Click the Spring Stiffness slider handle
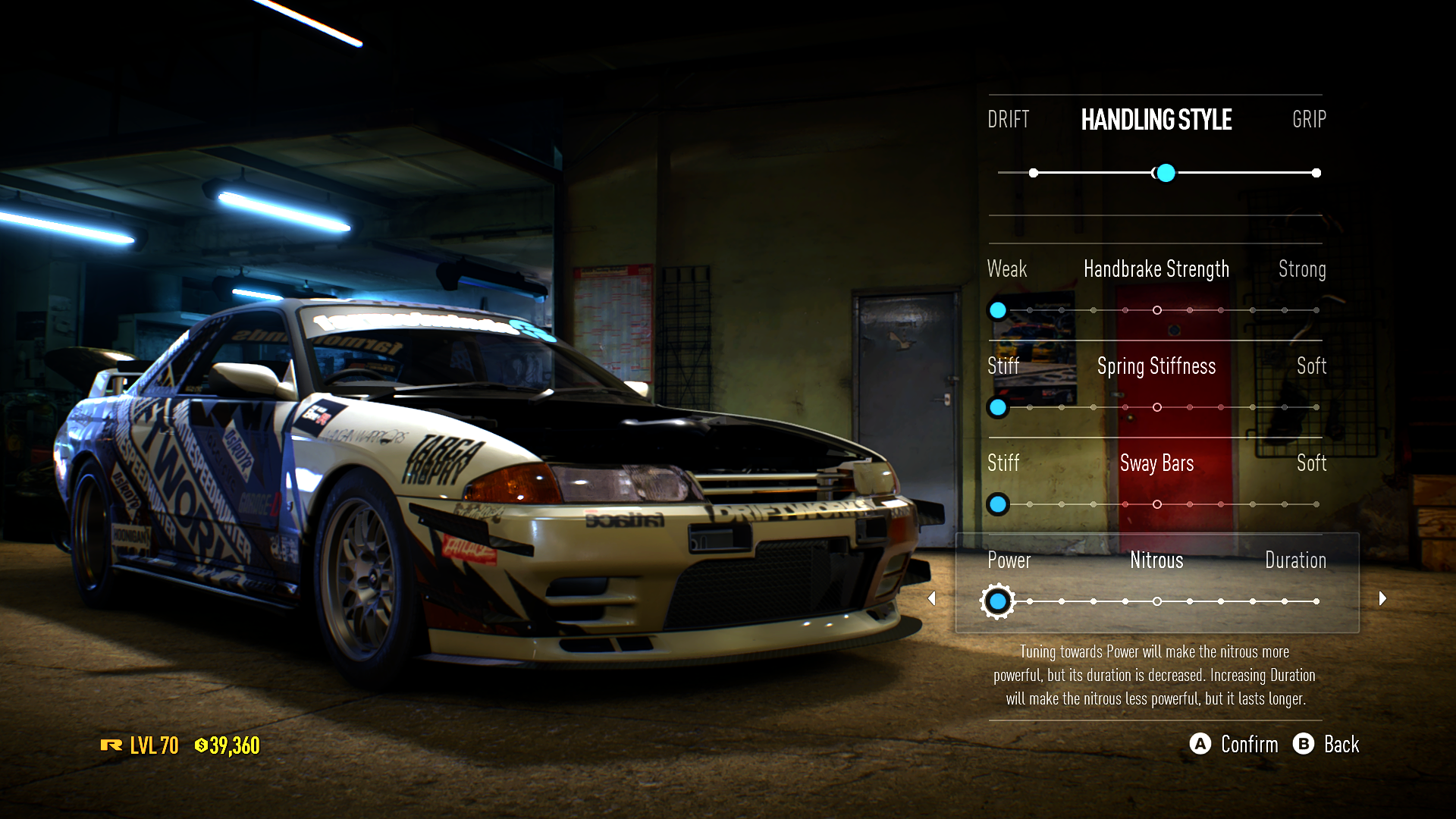This screenshot has width=1456, height=819. [998, 407]
